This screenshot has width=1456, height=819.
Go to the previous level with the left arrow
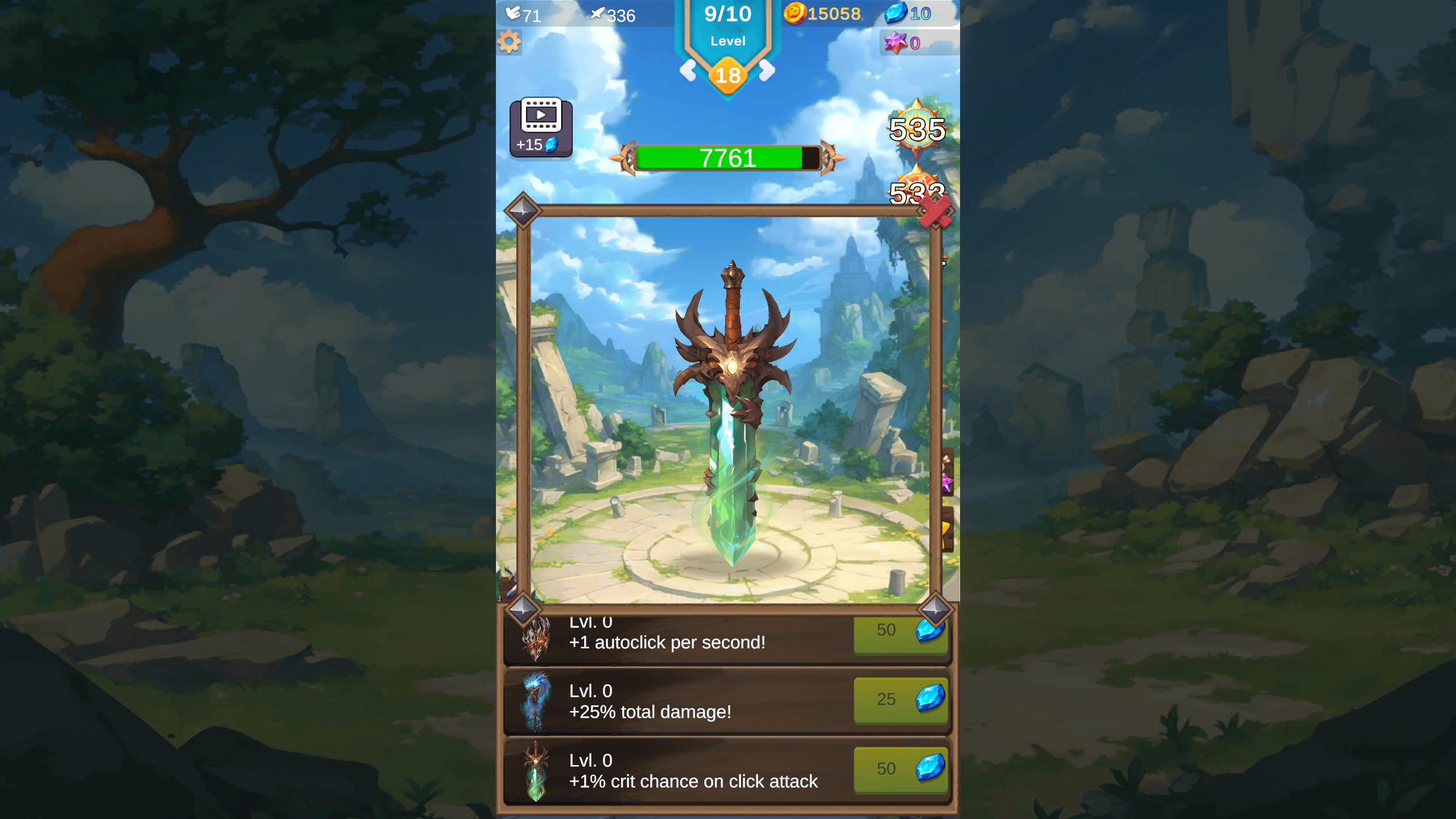pos(689,72)
